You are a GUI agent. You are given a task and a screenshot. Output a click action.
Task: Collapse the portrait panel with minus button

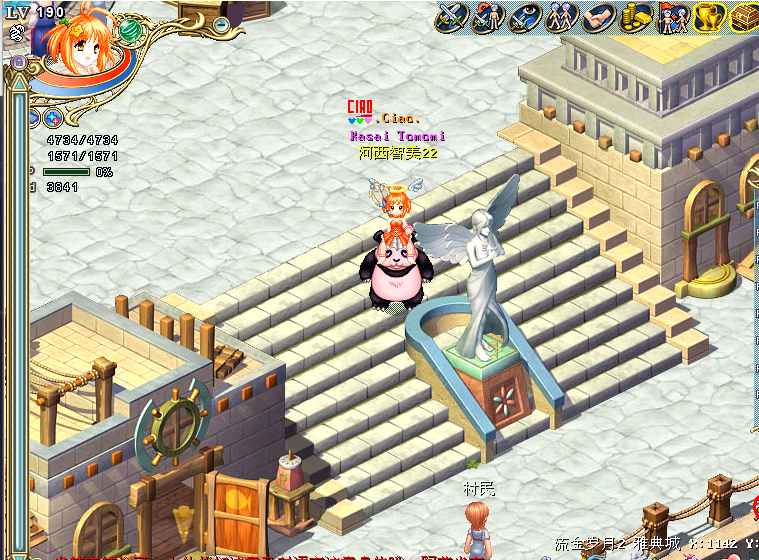(x=221, y=23)
